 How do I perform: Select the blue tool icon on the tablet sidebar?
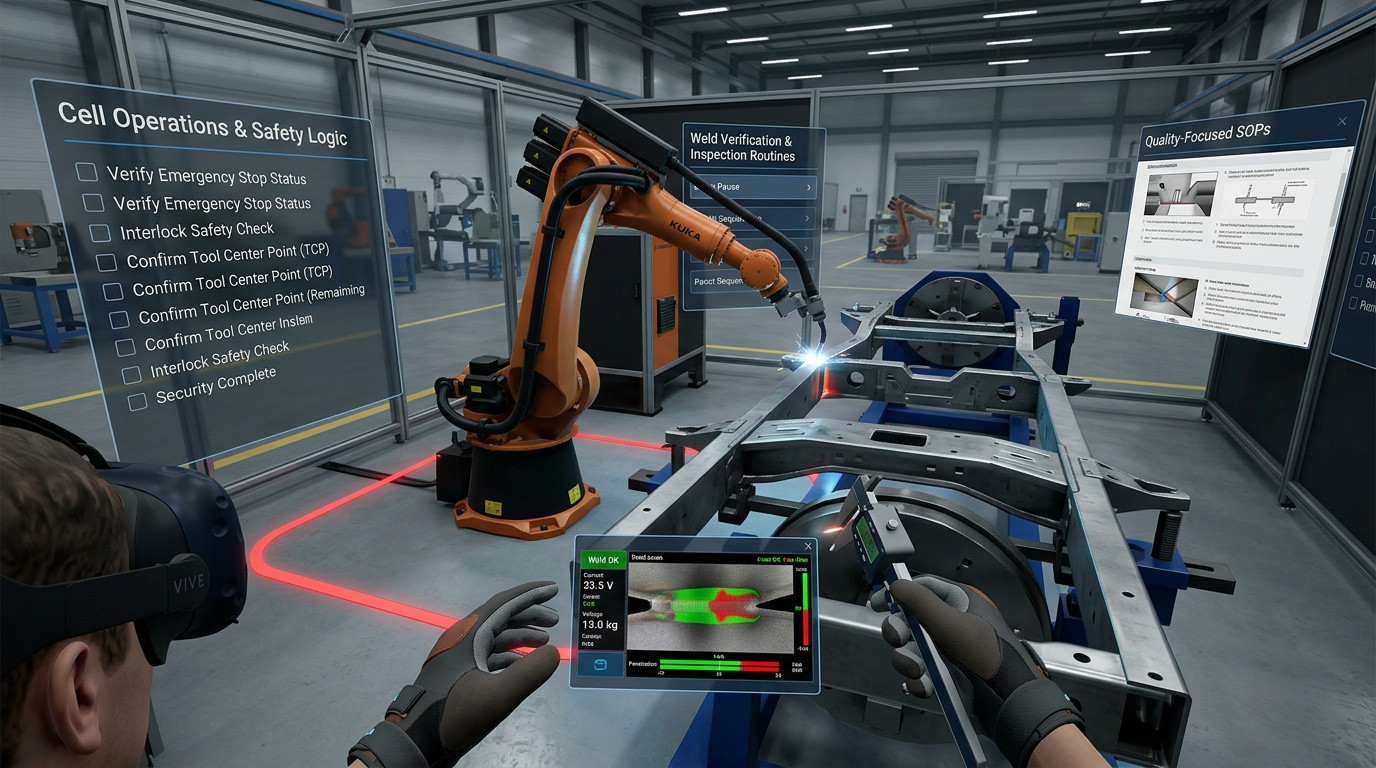[600, 664]
